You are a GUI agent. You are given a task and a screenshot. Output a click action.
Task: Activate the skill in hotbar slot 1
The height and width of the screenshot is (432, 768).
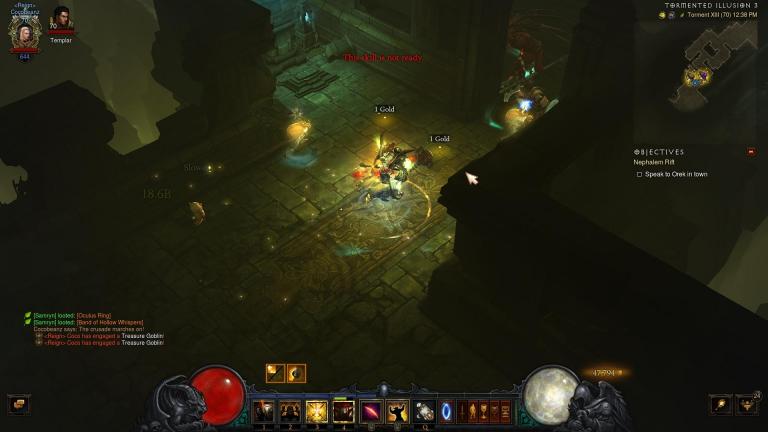(263, 410)
